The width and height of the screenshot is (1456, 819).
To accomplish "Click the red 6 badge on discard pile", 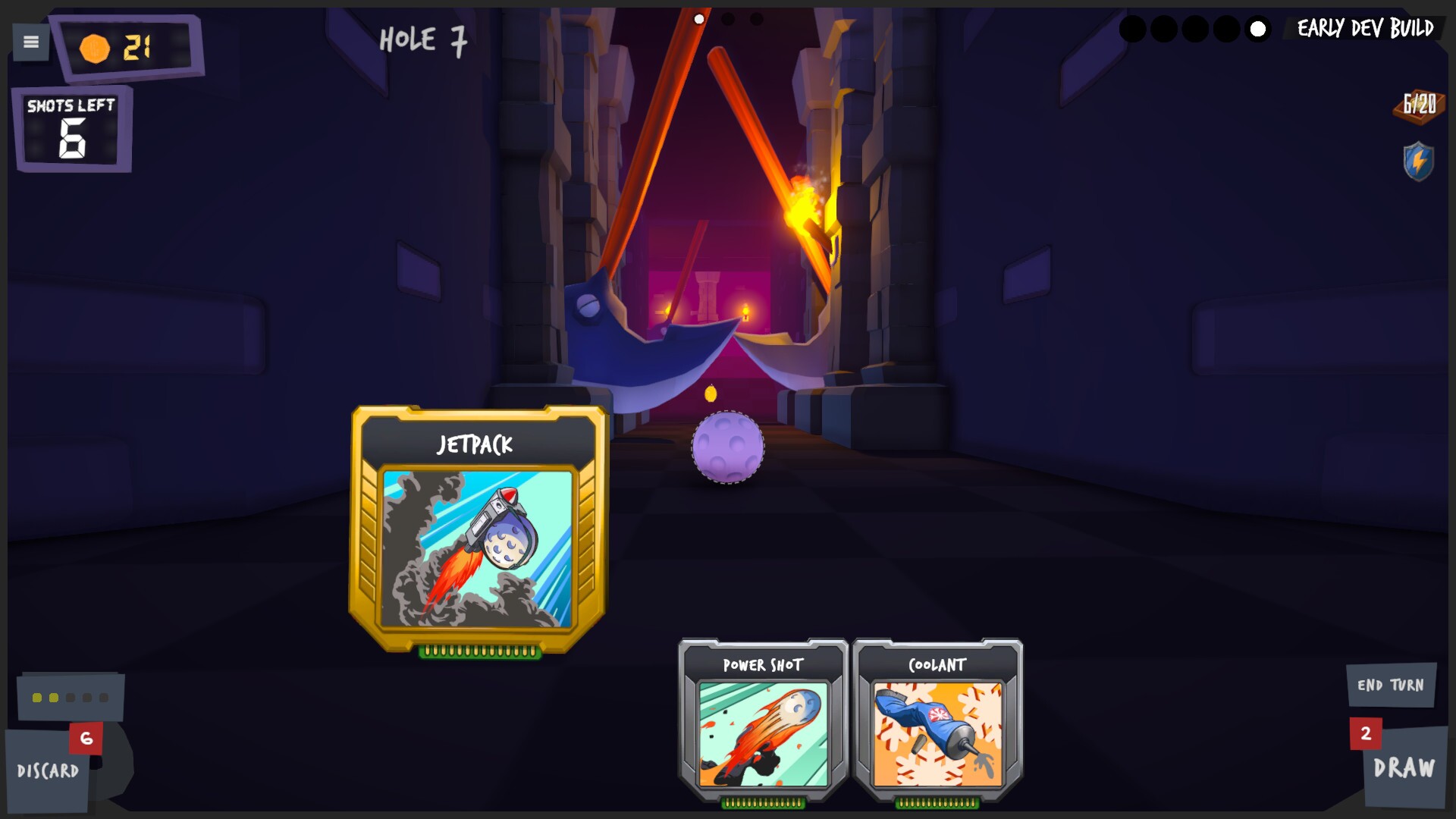I will point(86,736).
